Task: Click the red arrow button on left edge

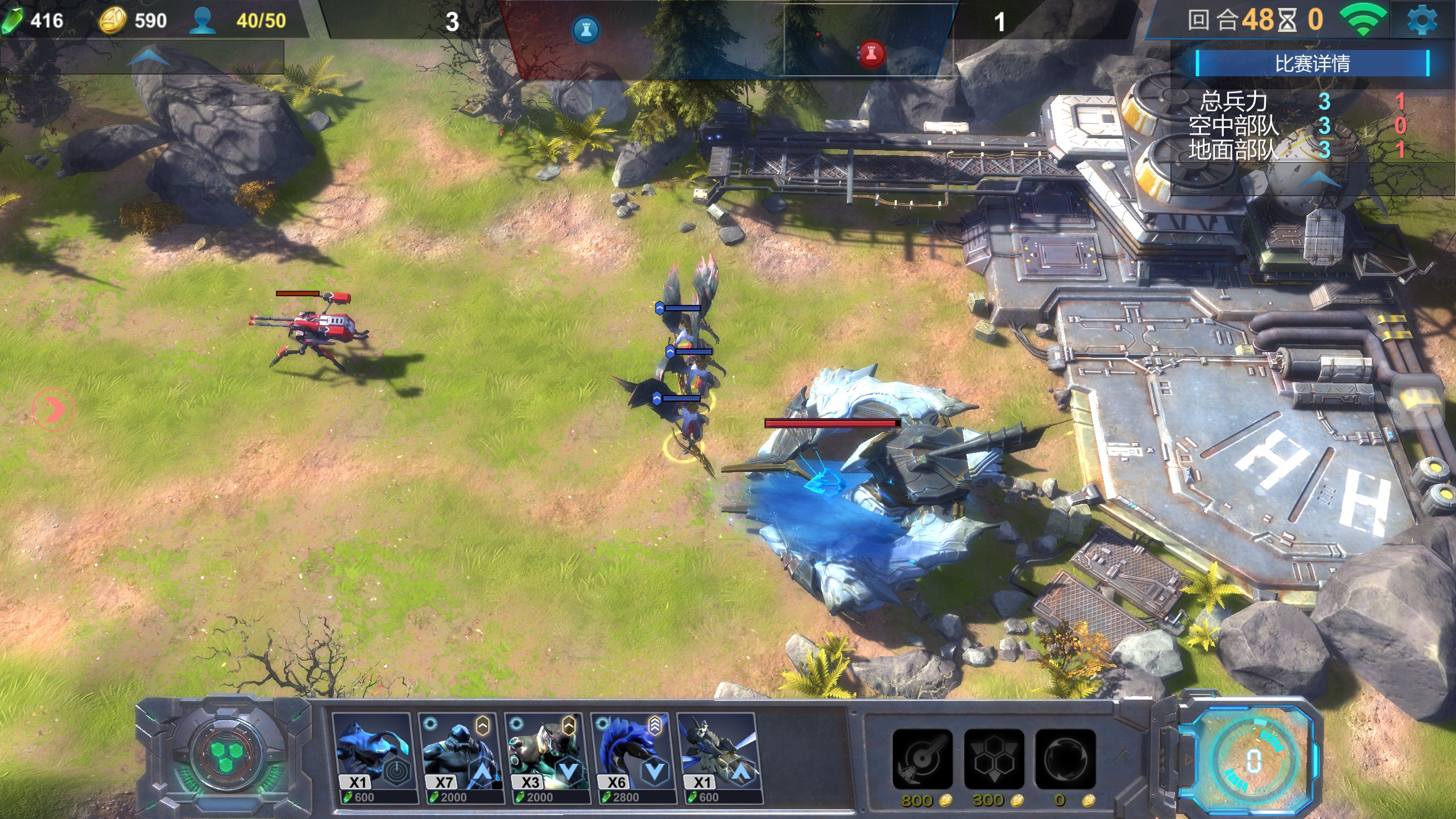Action: point(53,409)
